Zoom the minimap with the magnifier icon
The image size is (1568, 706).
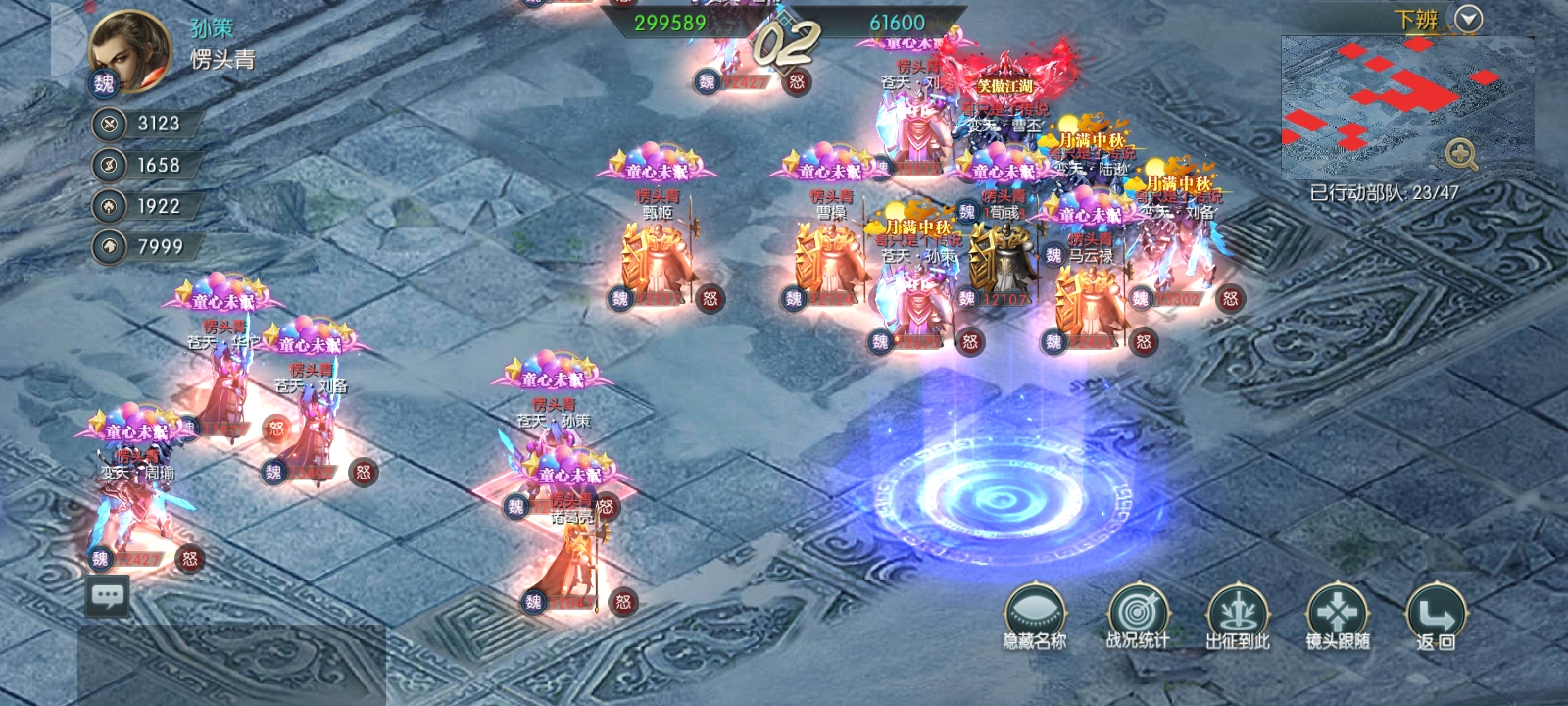(1461, 154)
